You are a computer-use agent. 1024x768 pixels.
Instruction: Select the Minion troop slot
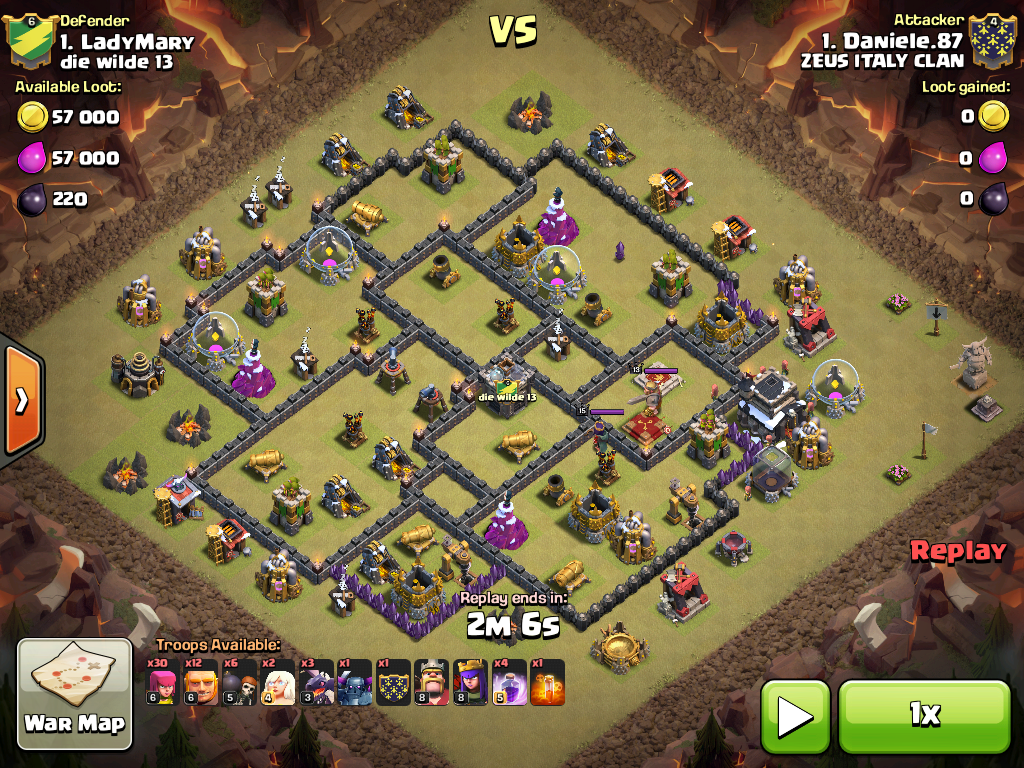tap(317, 683)
